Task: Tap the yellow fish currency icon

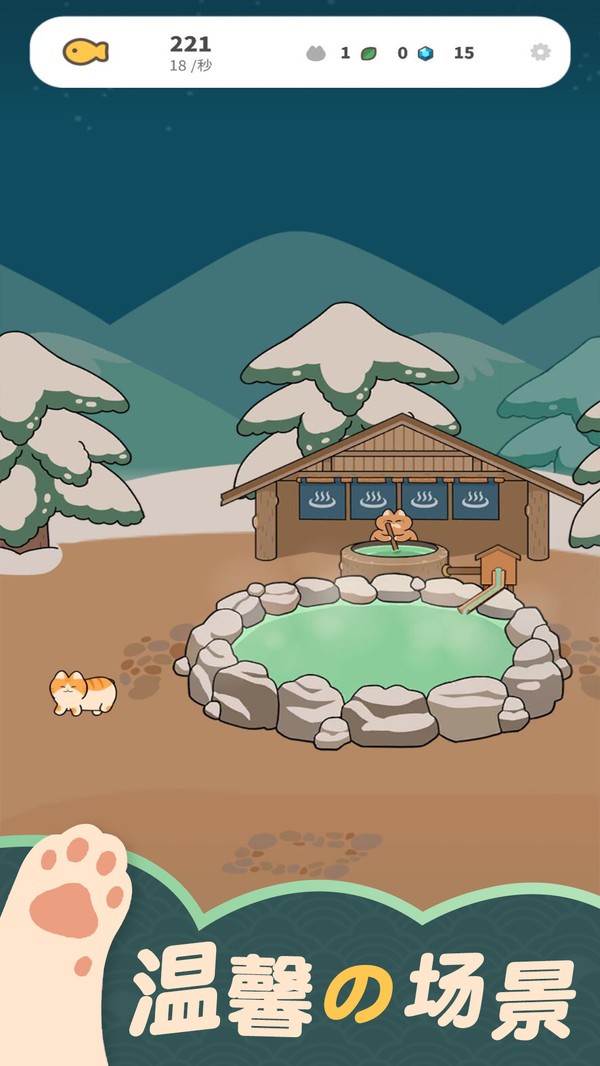Action: click(x=85, y=52)
